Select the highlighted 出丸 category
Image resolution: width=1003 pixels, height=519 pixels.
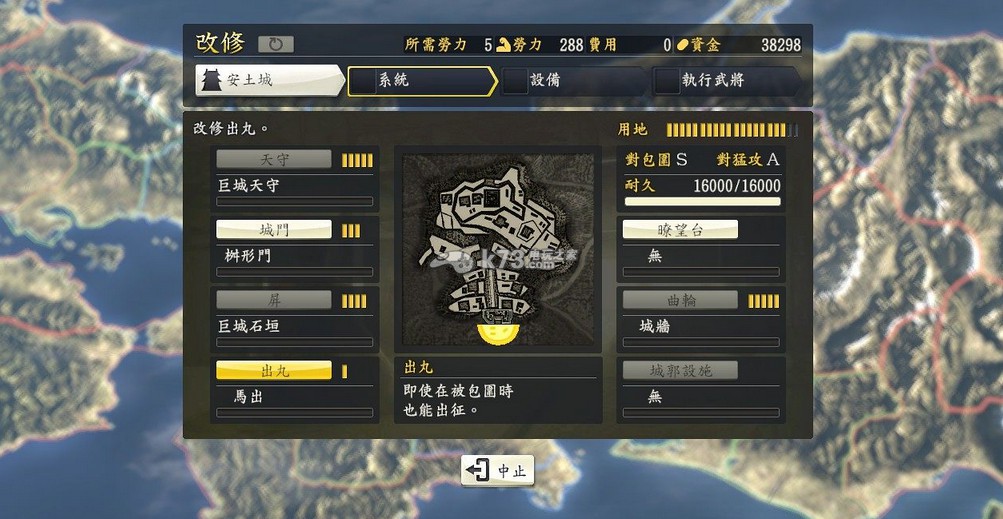[274, 371]
